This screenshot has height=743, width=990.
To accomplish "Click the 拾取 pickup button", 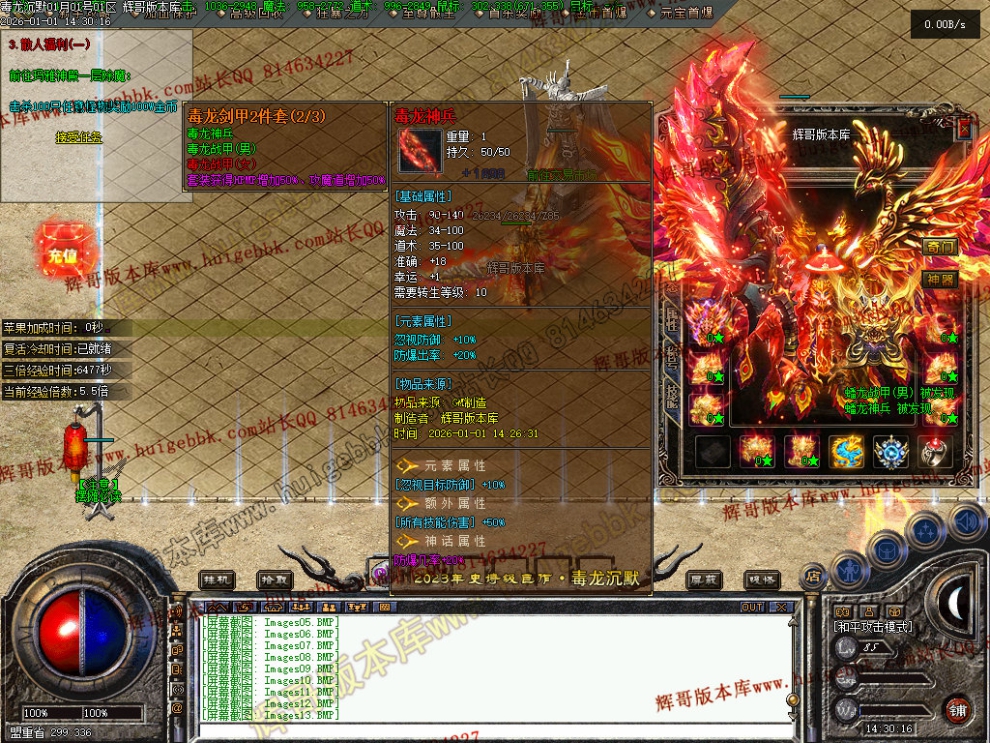I will (273, 579).
